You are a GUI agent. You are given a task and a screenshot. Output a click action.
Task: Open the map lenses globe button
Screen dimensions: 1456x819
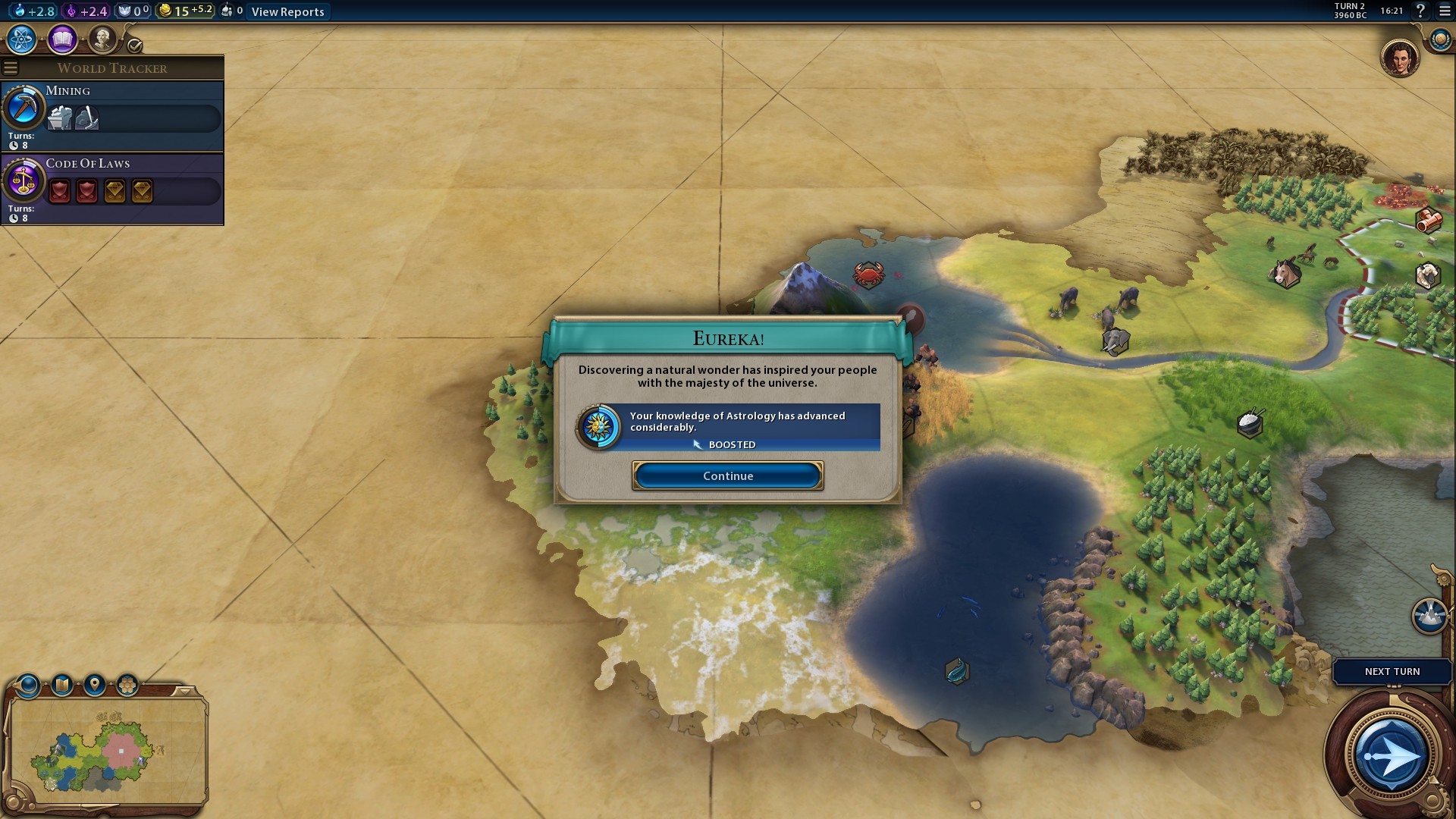coord(29,686)
